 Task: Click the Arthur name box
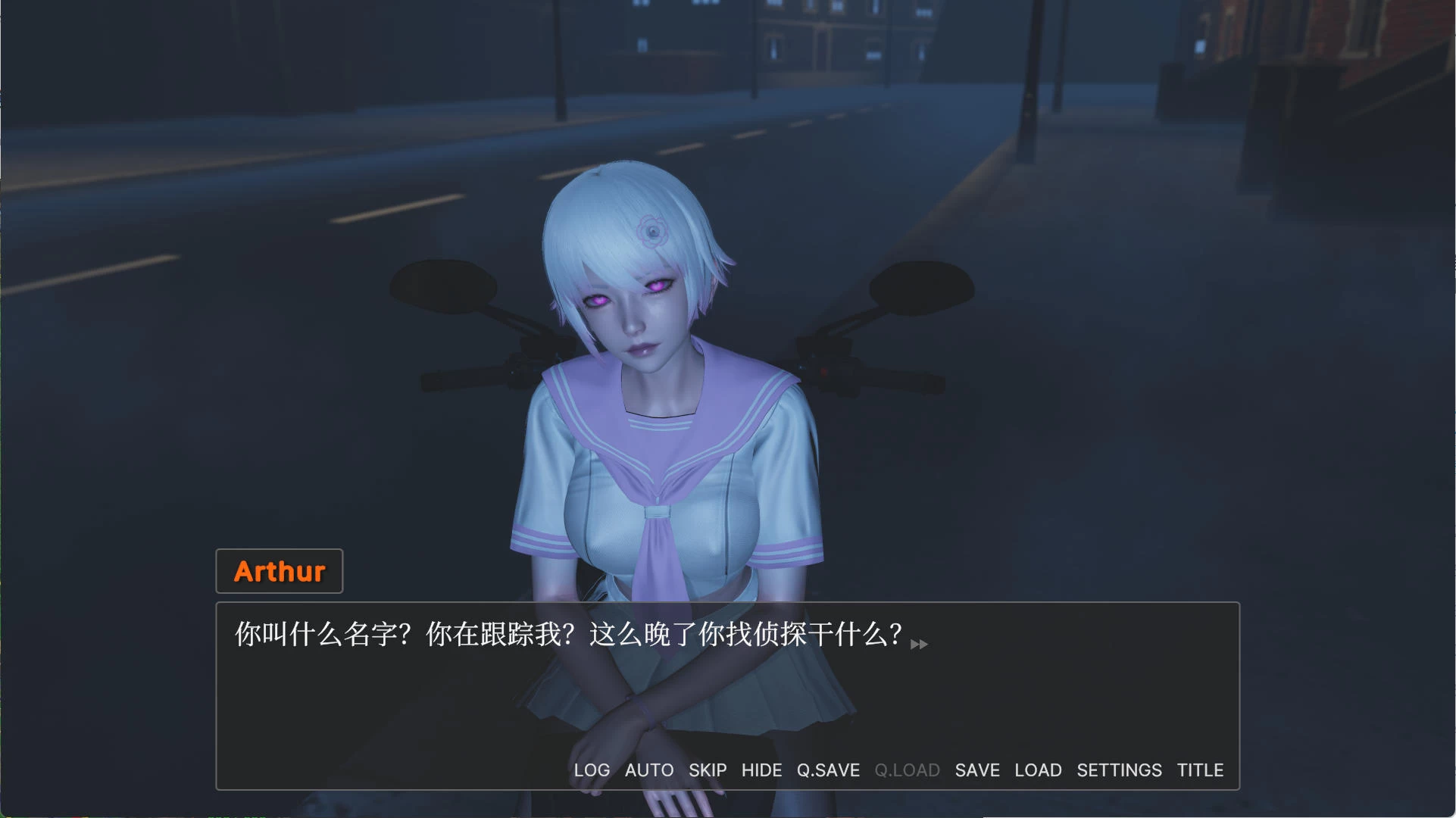click(279, 571)
